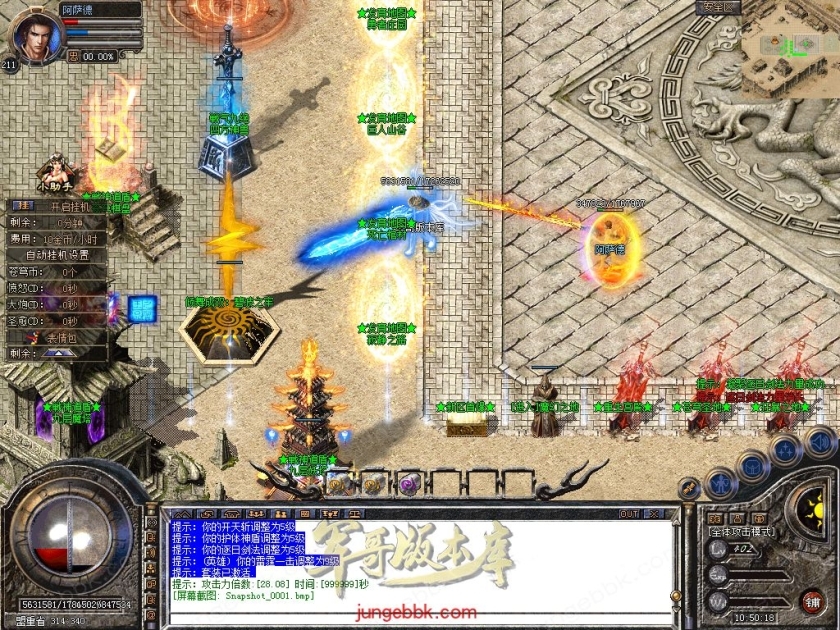The image size is (840, 630).
Task: Open the bag inventory round button
Action: tap(753, 465)
